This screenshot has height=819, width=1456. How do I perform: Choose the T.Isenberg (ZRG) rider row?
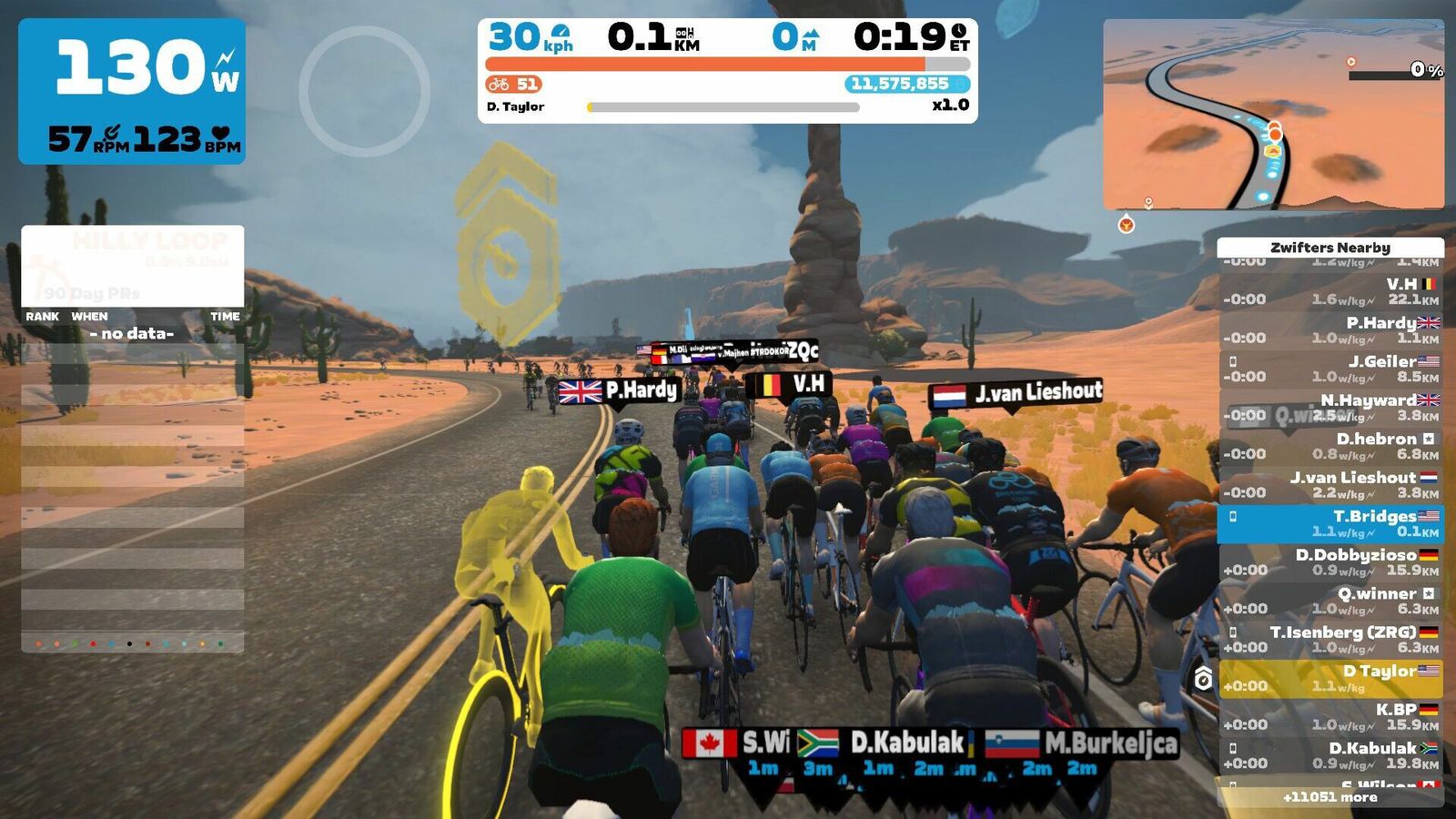click(1330, 640)
